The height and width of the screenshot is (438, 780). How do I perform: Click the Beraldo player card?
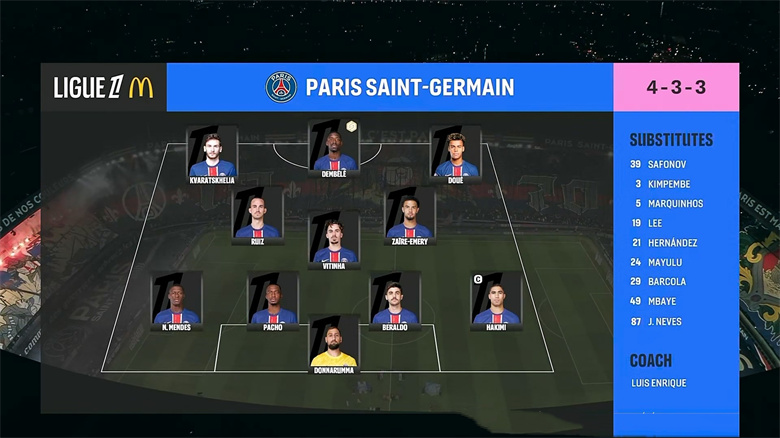click(x=395, y=300)
